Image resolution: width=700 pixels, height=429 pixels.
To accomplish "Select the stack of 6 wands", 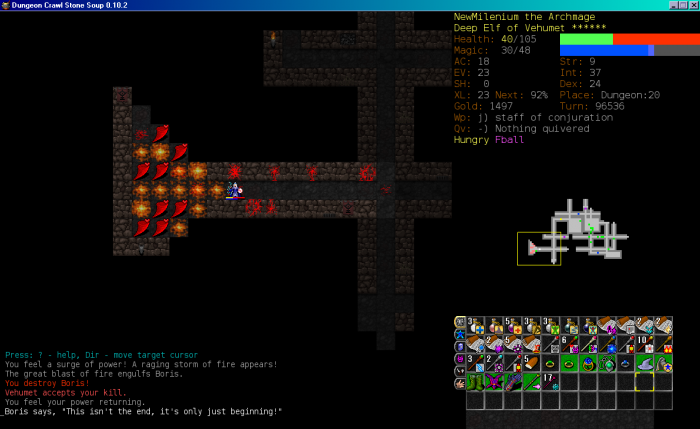I will click(x=566, y=344).
